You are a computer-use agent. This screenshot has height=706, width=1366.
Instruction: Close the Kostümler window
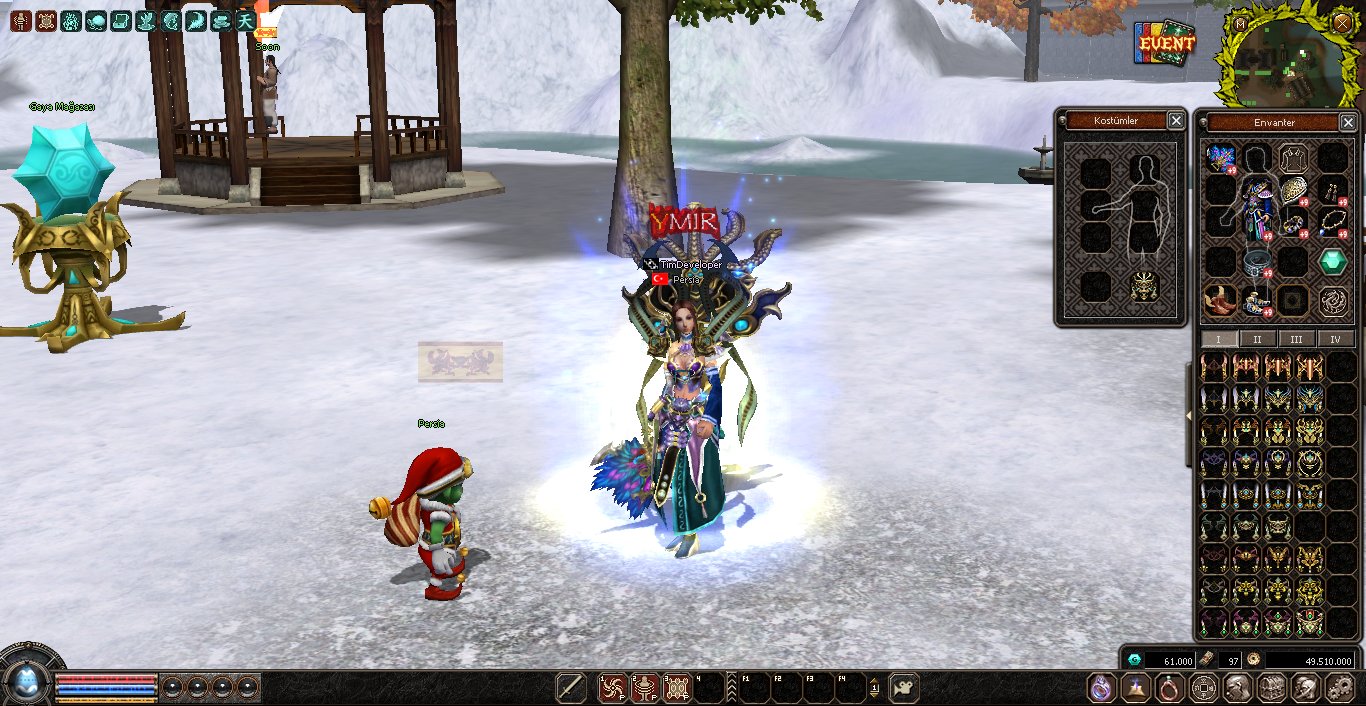[1176, 121]
